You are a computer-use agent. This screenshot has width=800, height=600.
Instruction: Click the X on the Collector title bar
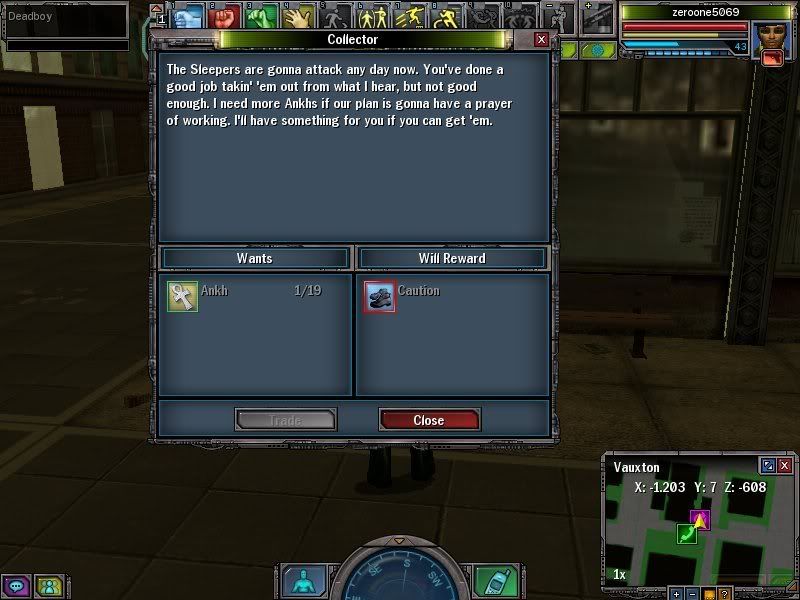(541, 39)
